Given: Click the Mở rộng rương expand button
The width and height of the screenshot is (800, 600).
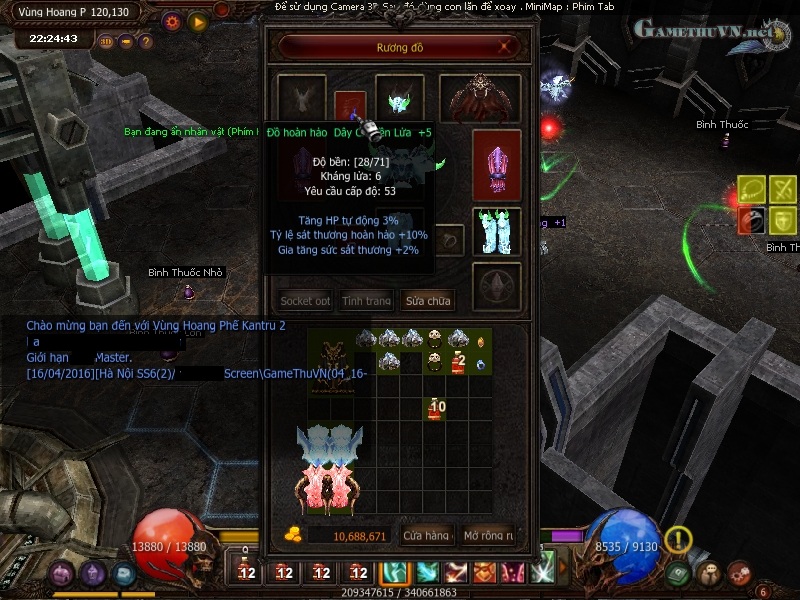Looking at the screenshot, I should tap(488, 536).
